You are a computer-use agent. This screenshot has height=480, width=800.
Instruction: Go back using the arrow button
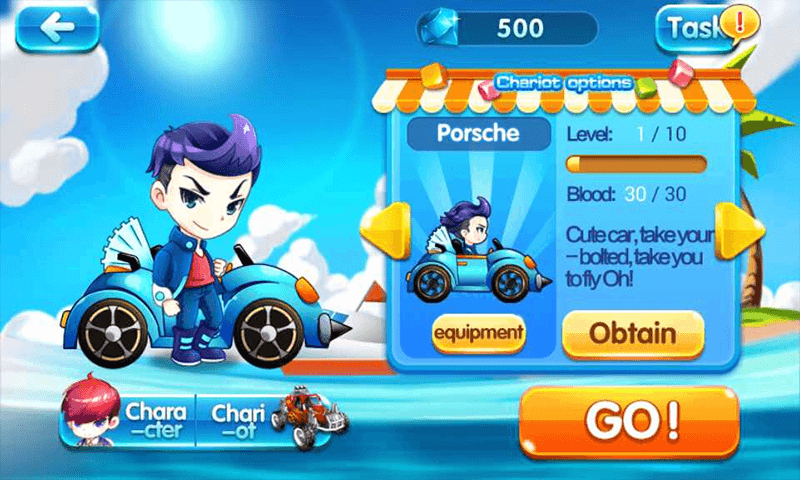pyautogui.click(x=57, y=28)
